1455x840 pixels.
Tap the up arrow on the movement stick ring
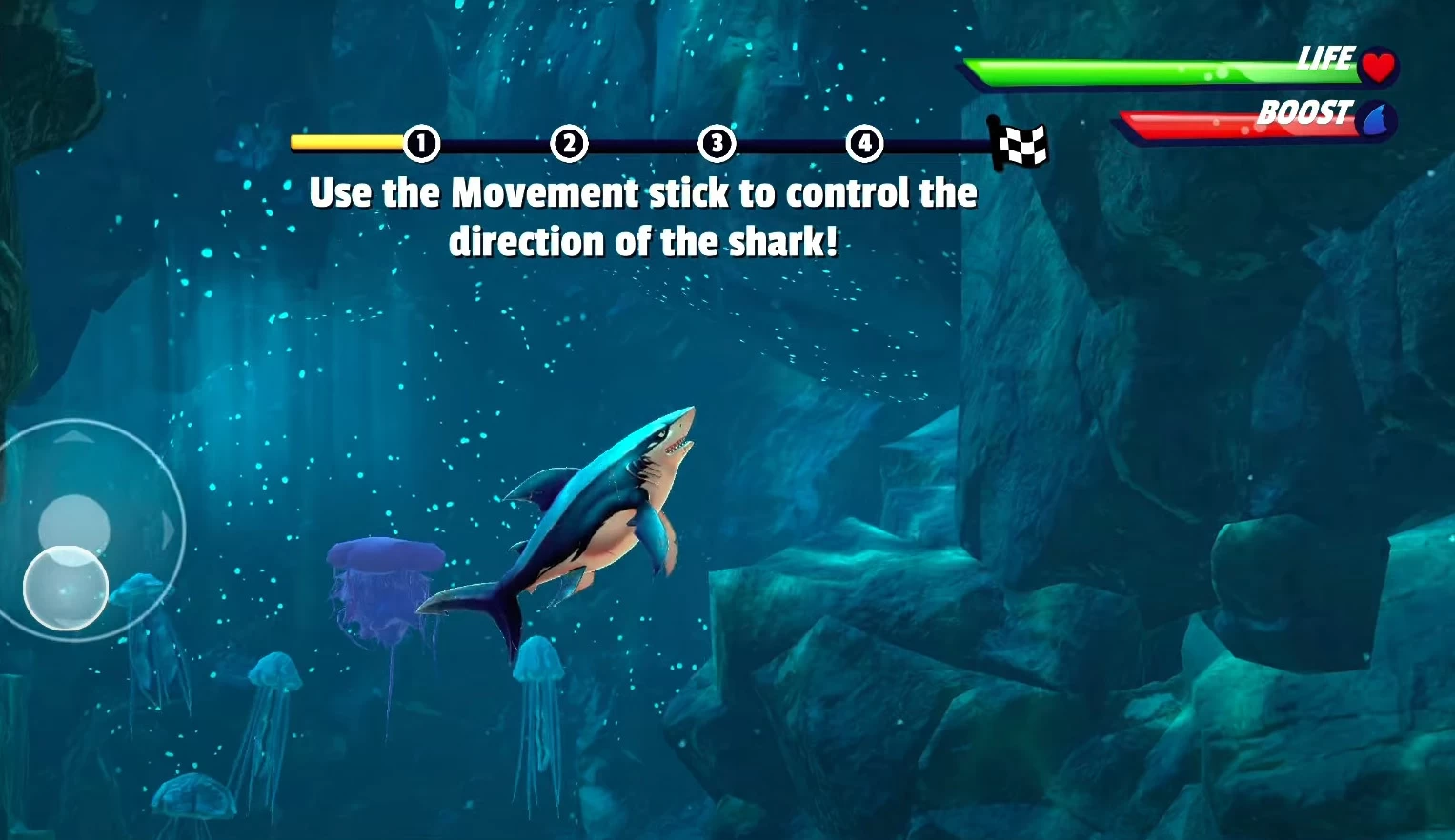[73, 437]
